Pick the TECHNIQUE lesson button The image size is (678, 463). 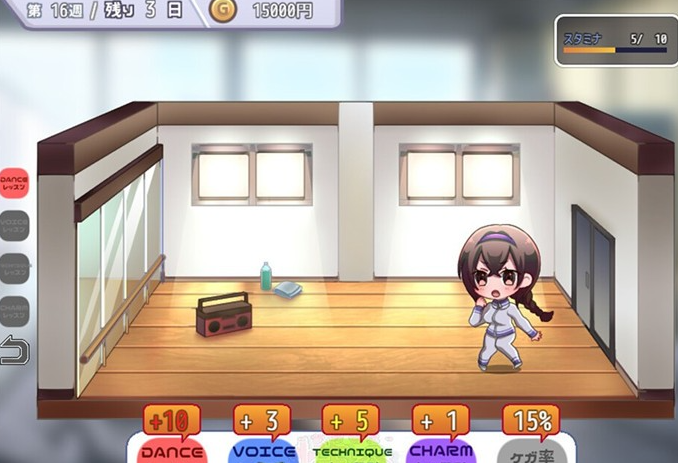14,268
